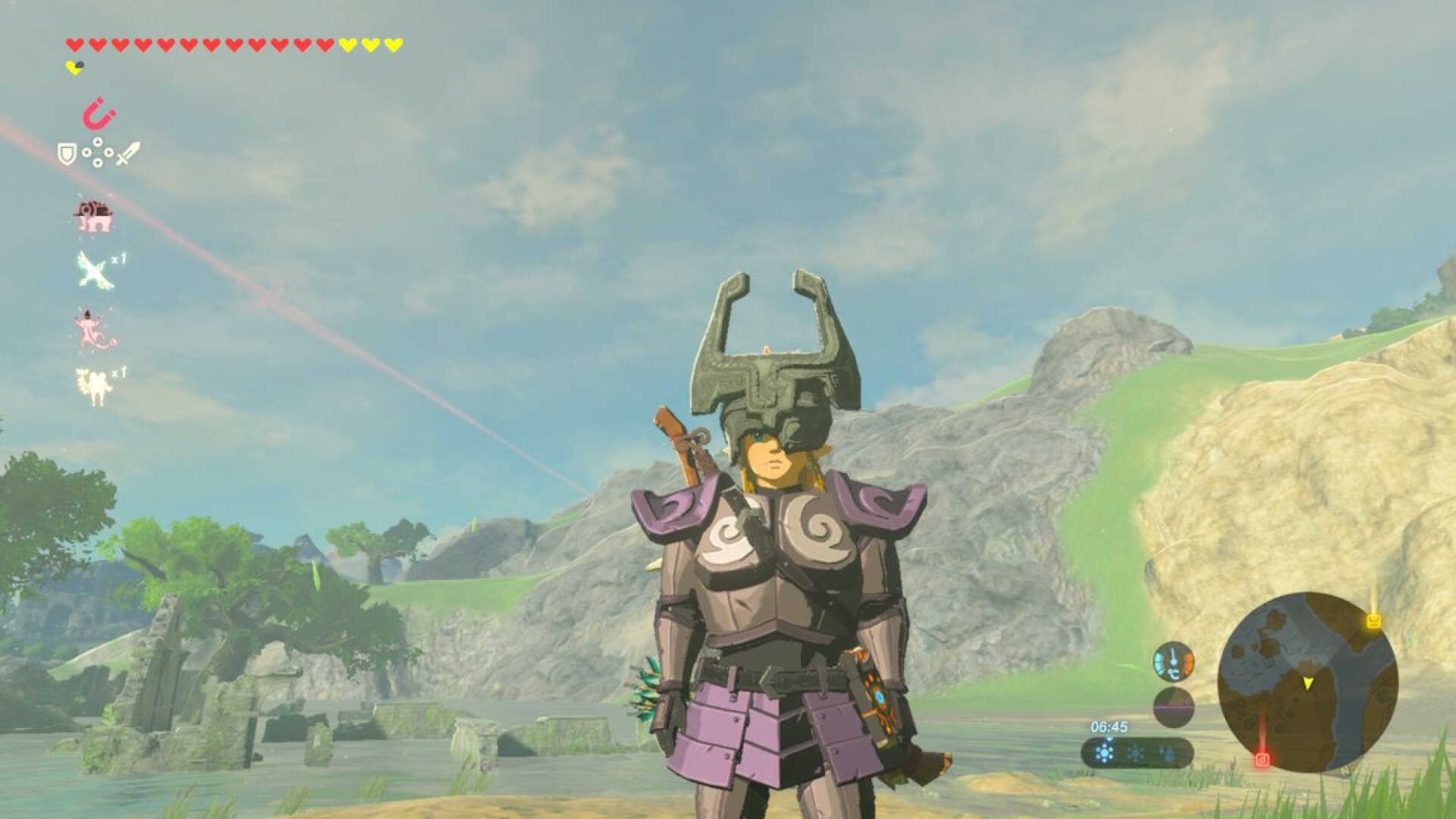Select the rain forecast slot
This screenshot has height=819, width=1456.
click(x=1166, y=753)
